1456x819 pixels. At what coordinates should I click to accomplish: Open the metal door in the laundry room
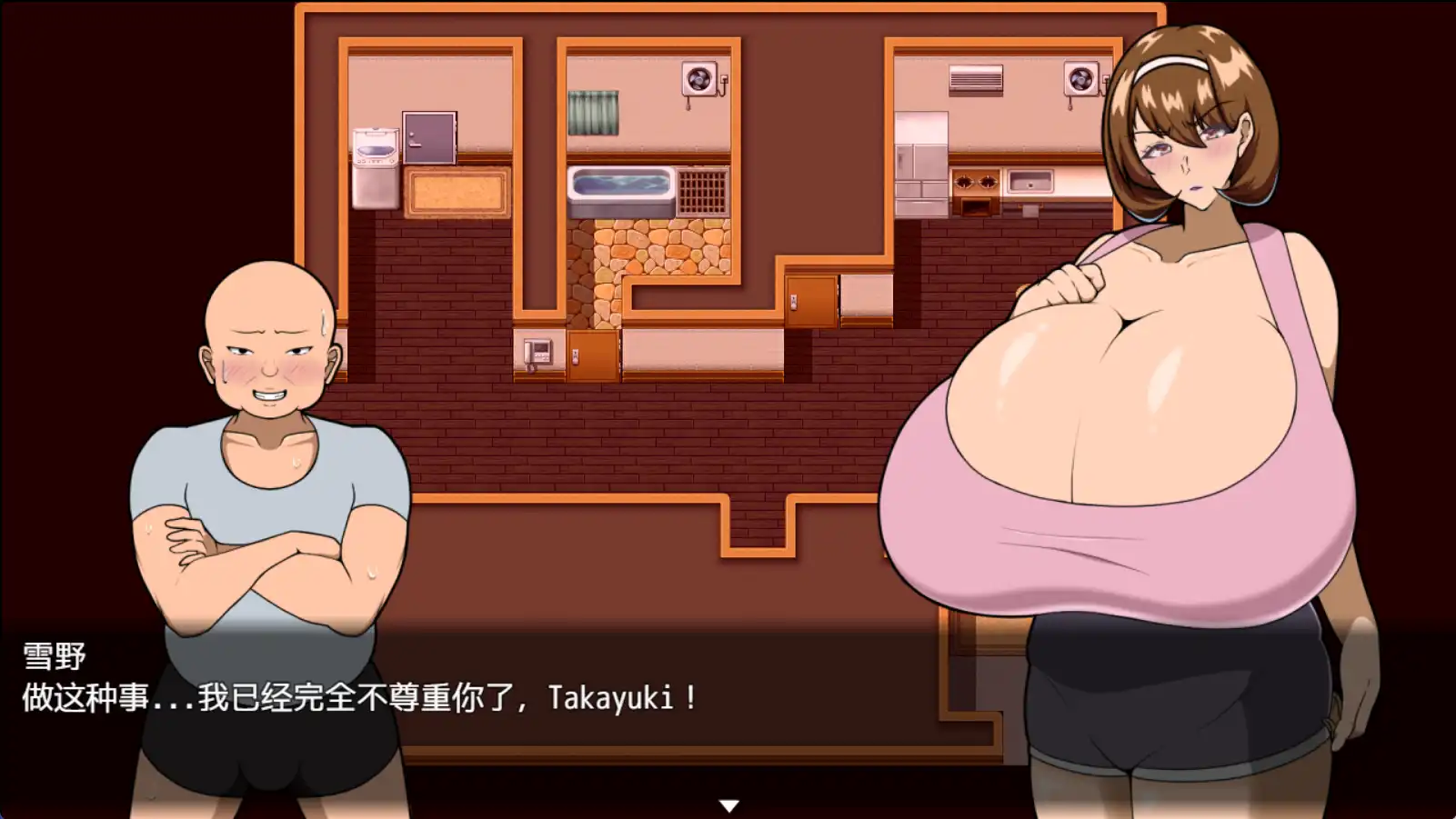[x=429, y=136]
